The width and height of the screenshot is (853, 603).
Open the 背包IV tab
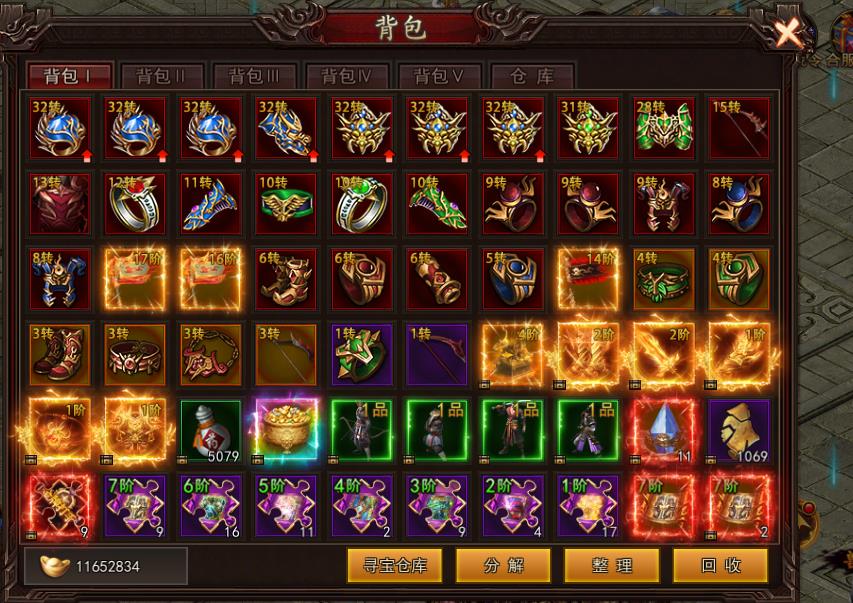point(347,76)
